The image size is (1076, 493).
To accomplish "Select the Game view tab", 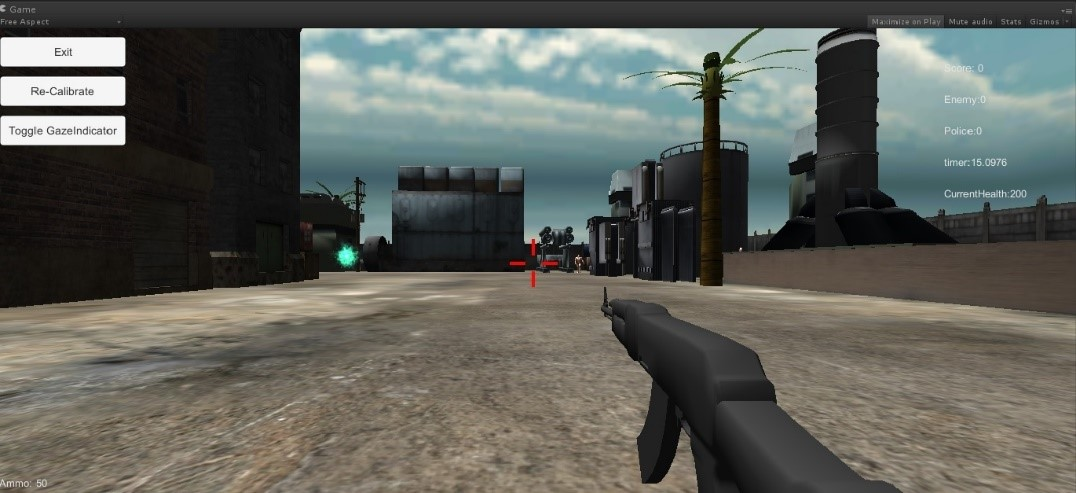I will point(20,8).
